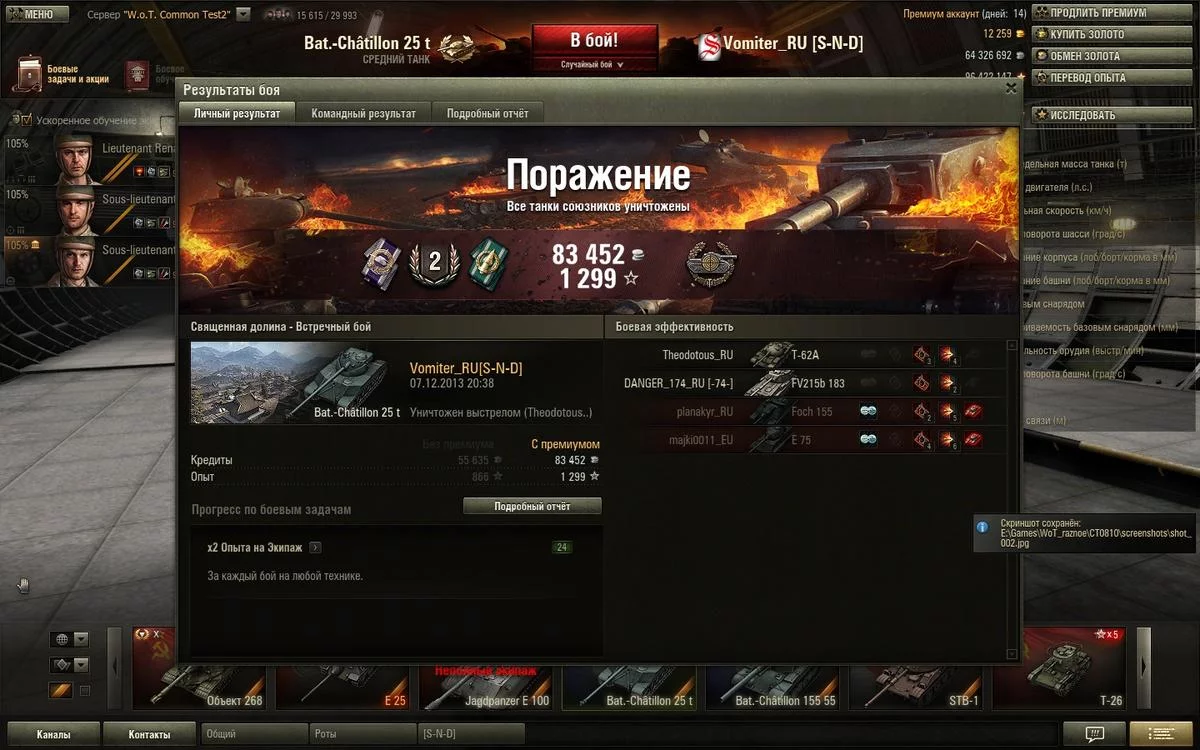
Task: Pick the STB-1 tank slot
Action: [x=917, y=682]
